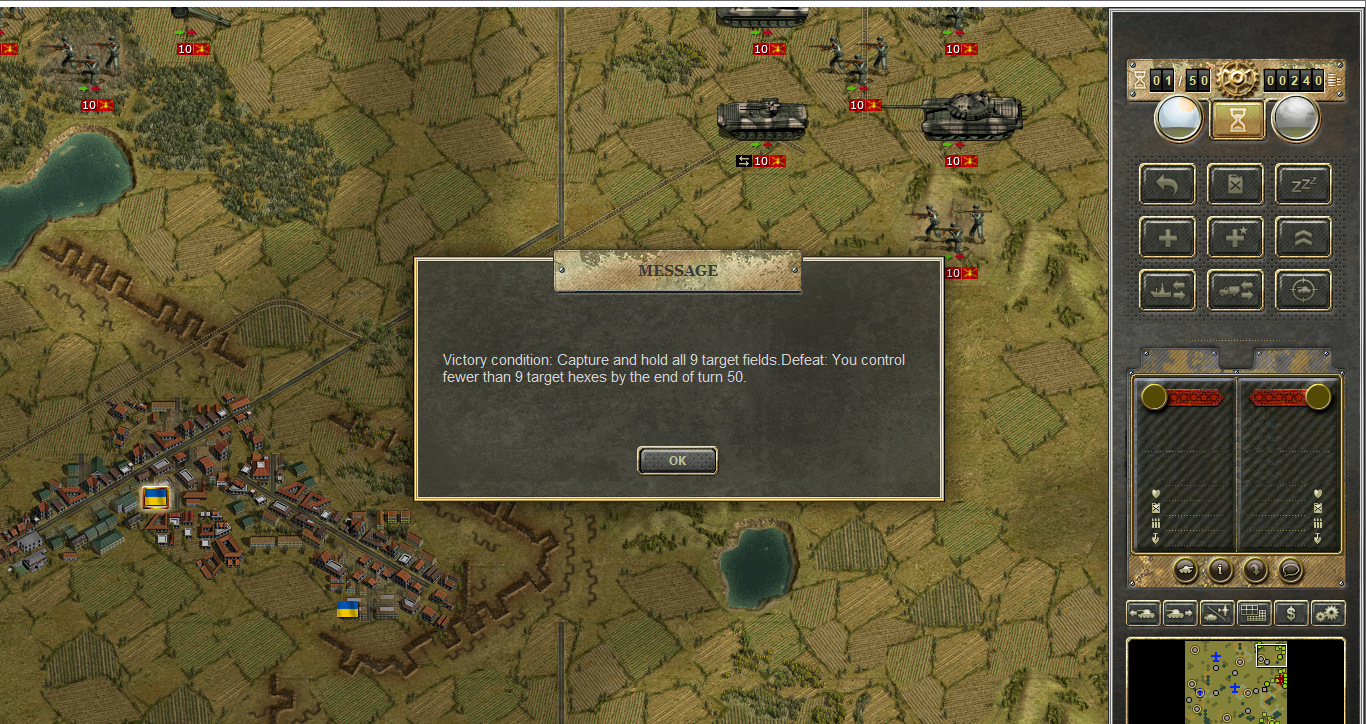
Task: Toggle the hex grid overlay button
Action: tap(1254, 613)
